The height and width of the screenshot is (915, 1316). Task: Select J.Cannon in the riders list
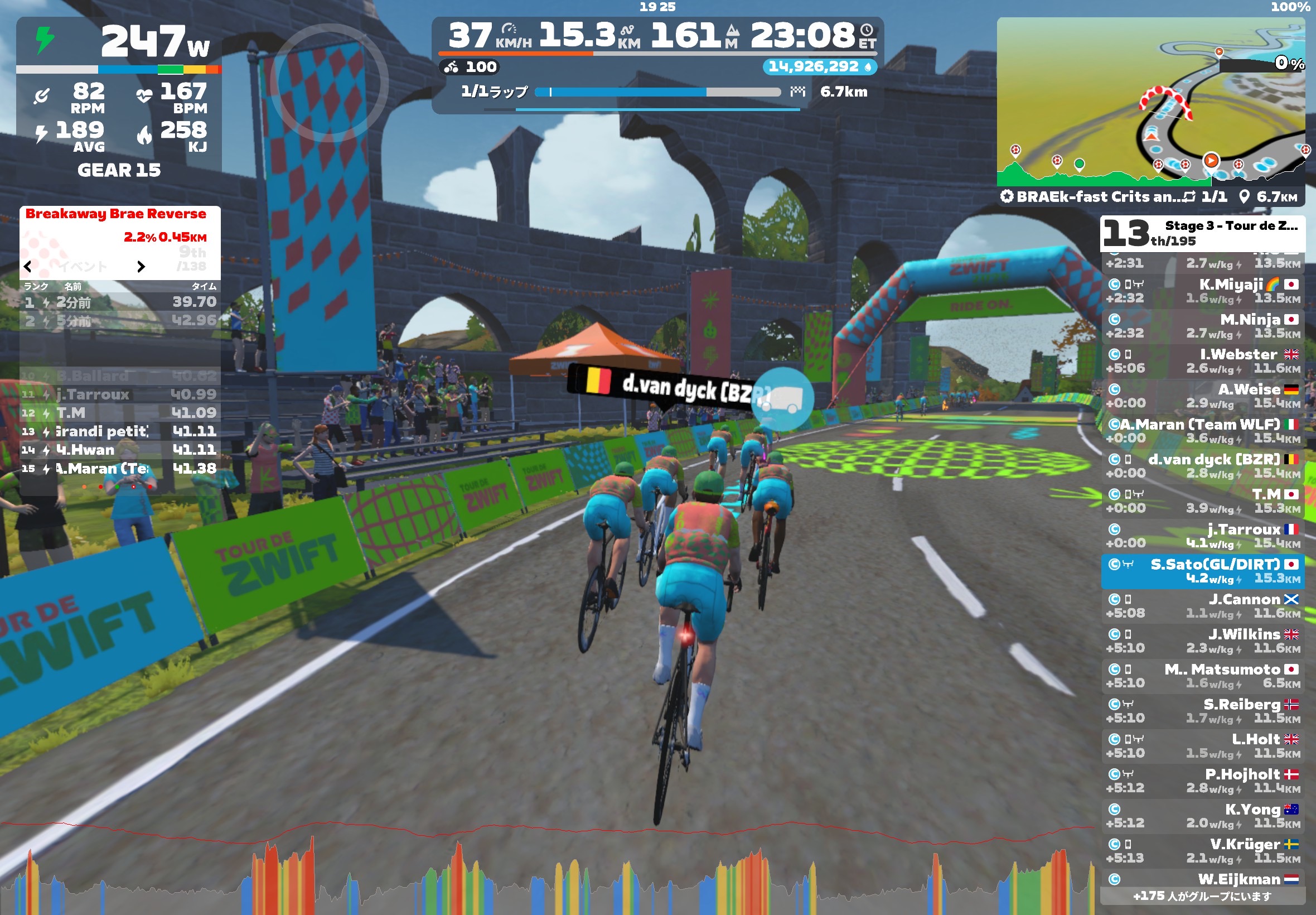coord(1202,605)
